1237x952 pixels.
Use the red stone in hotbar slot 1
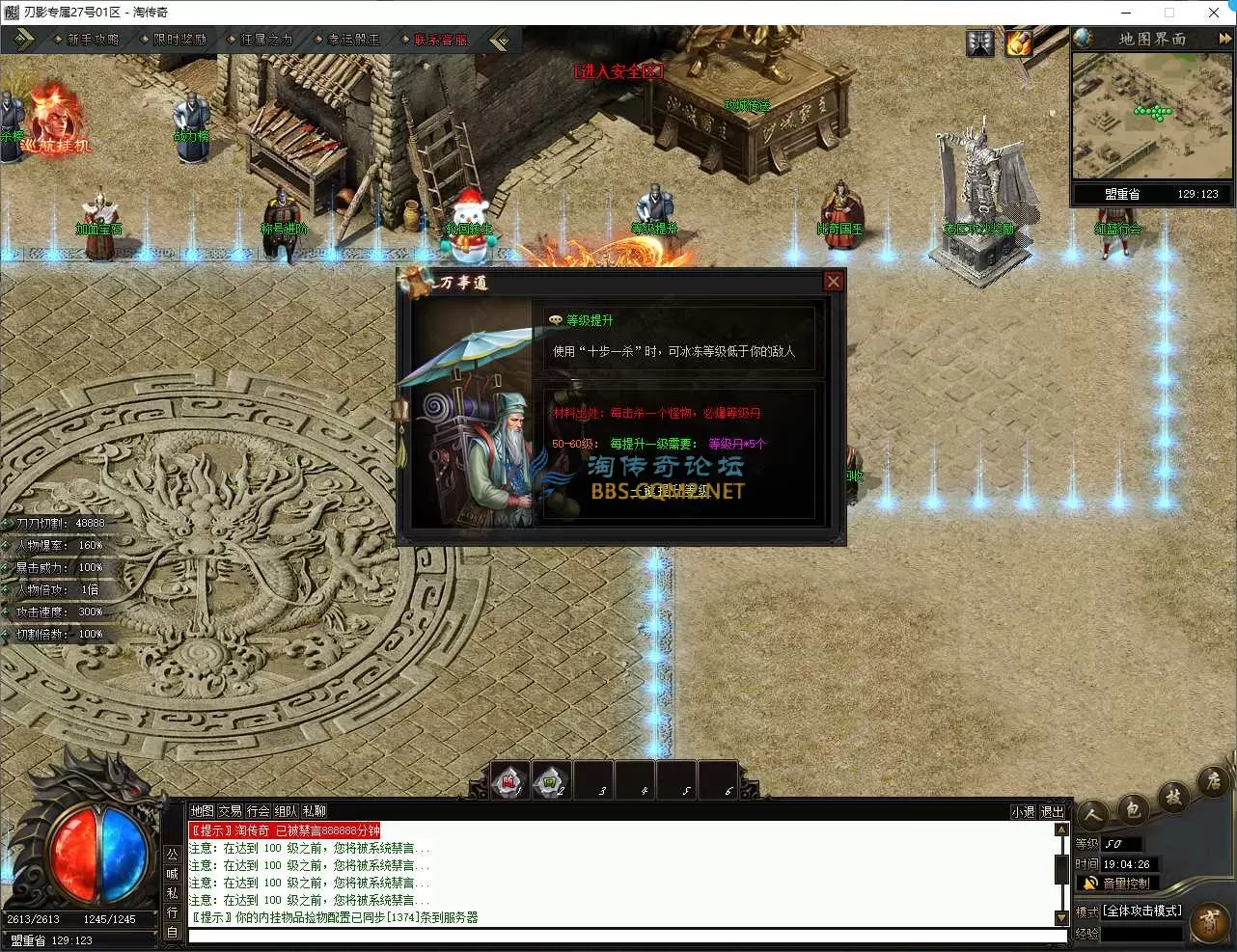pyautogui.click(x=509, y=782)
